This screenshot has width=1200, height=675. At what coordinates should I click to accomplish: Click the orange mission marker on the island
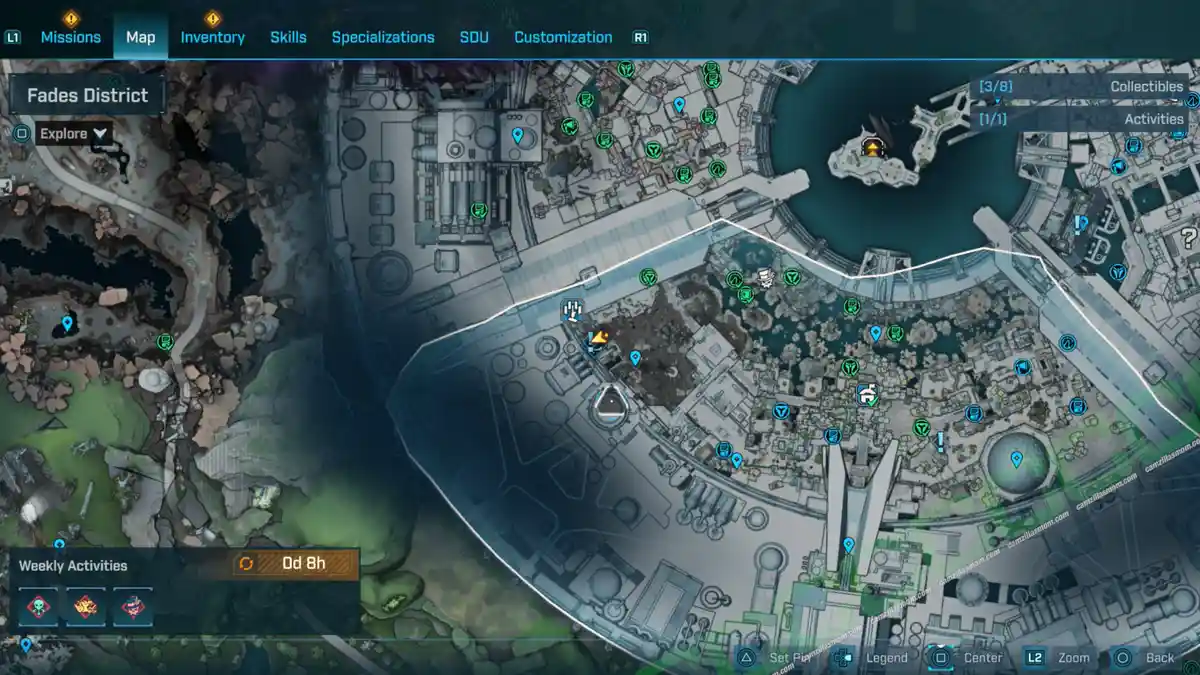tap(874, 148)
